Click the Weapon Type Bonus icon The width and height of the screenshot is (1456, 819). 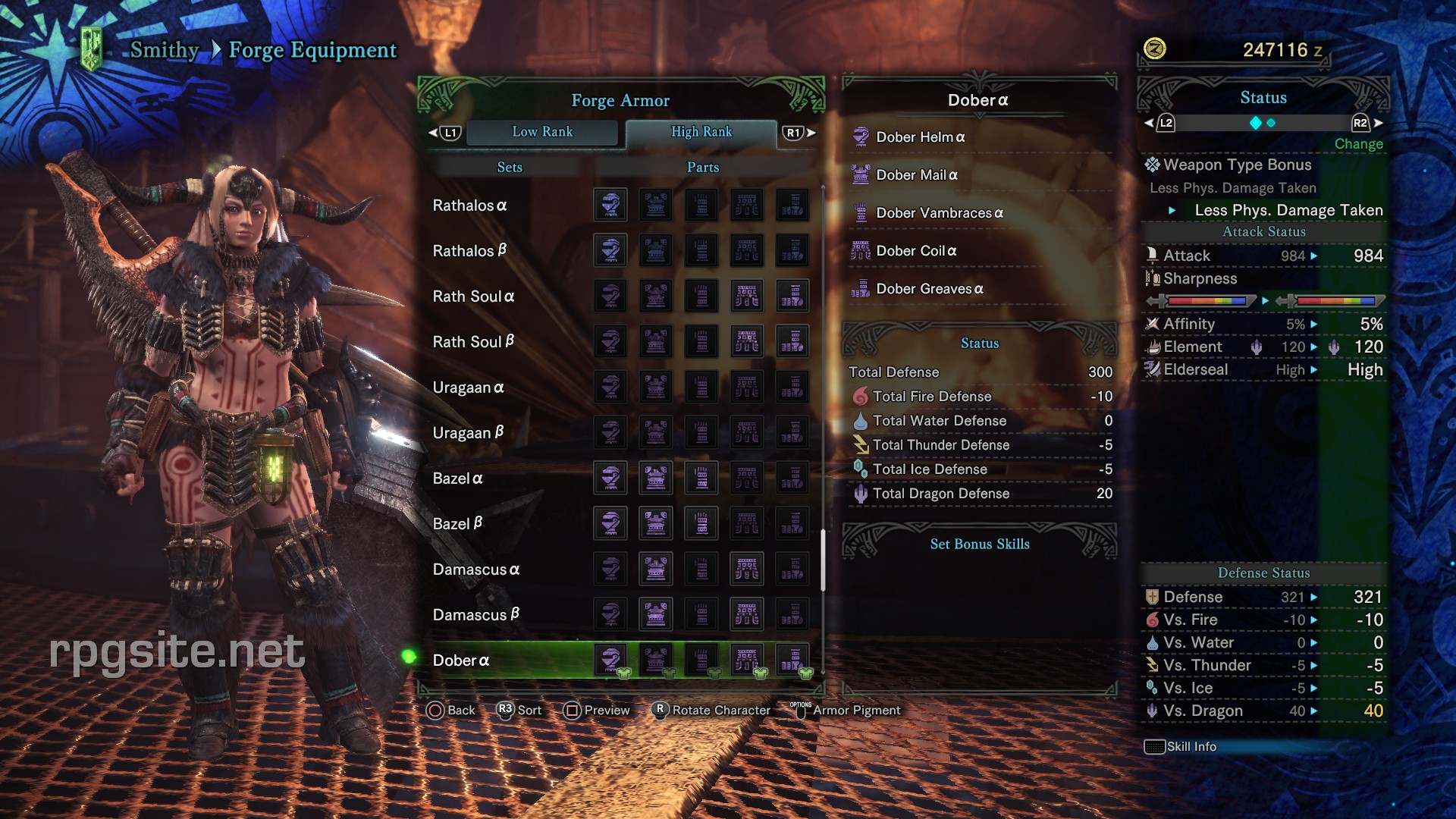point(1151,165)
